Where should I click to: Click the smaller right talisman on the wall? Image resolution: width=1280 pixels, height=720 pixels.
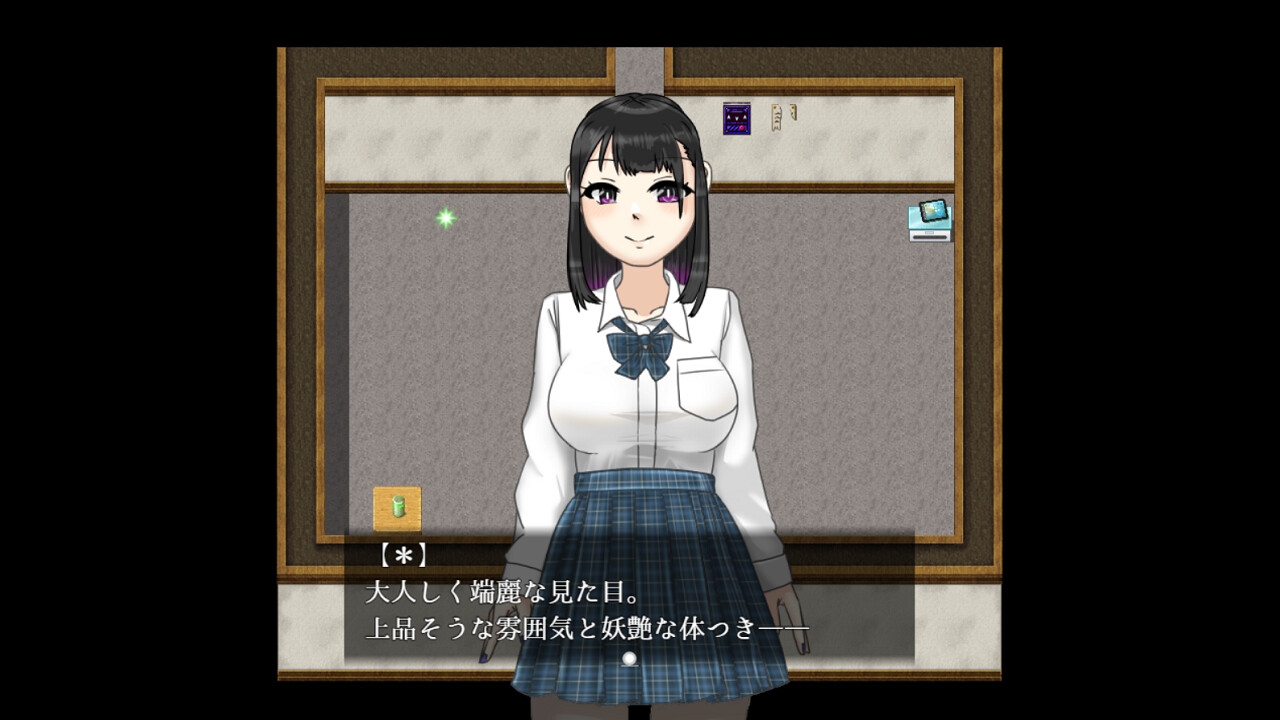point(792,111)
